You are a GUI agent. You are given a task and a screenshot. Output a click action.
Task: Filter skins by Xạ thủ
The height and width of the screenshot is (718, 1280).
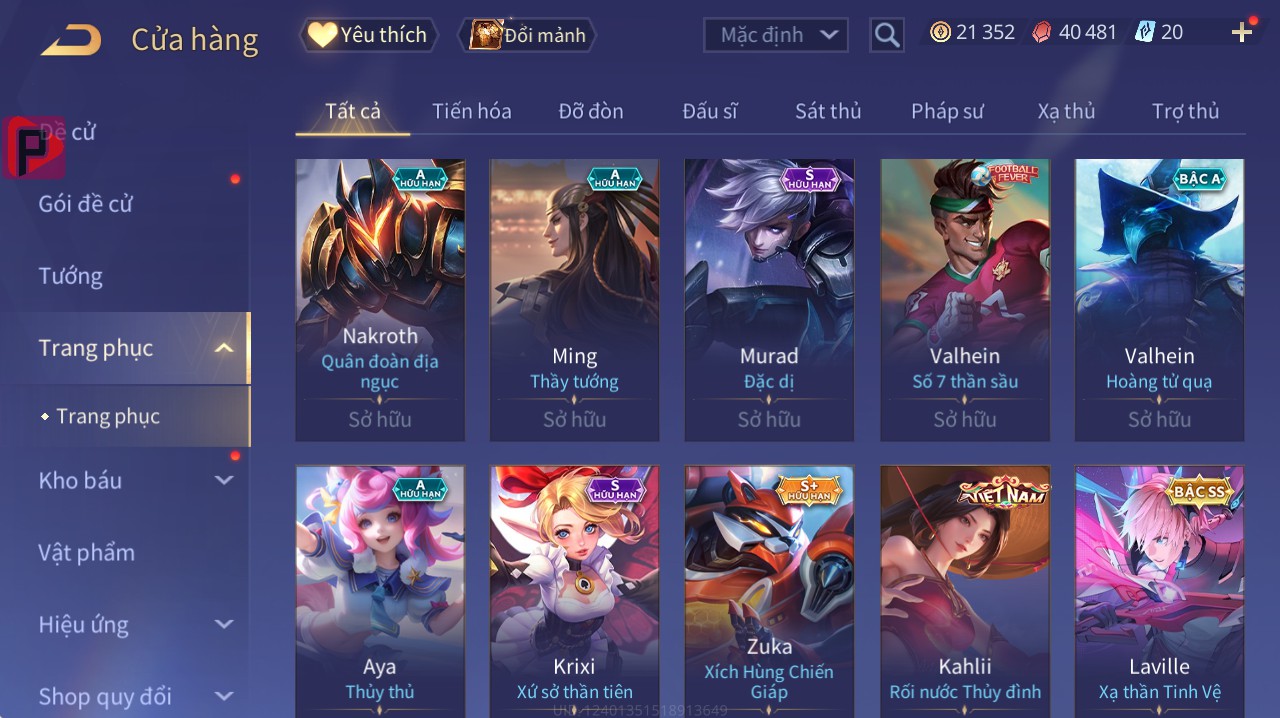1066,111
